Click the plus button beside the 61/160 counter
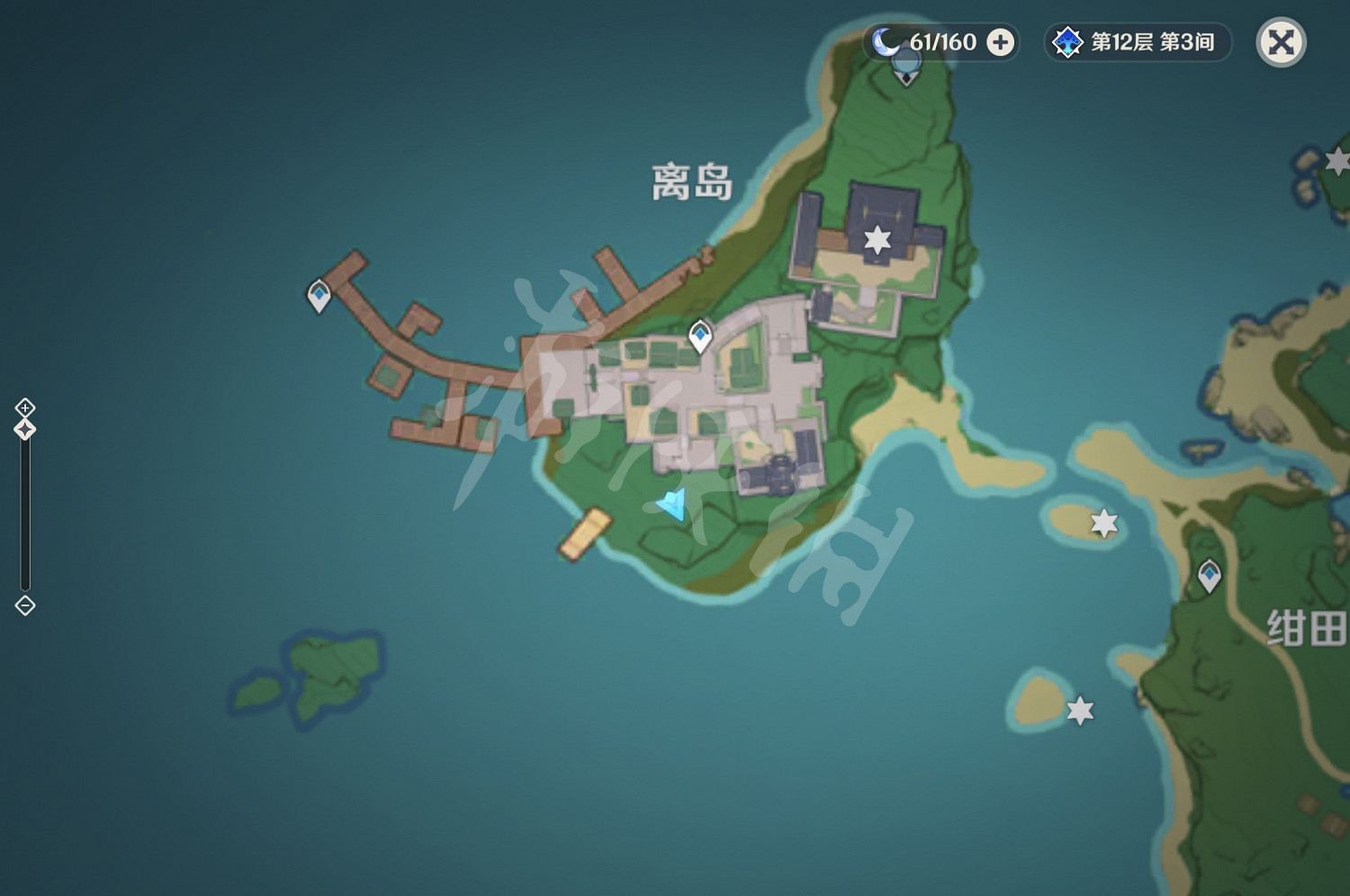This screenshot has height=896, width=1350. pos(1001,41)
